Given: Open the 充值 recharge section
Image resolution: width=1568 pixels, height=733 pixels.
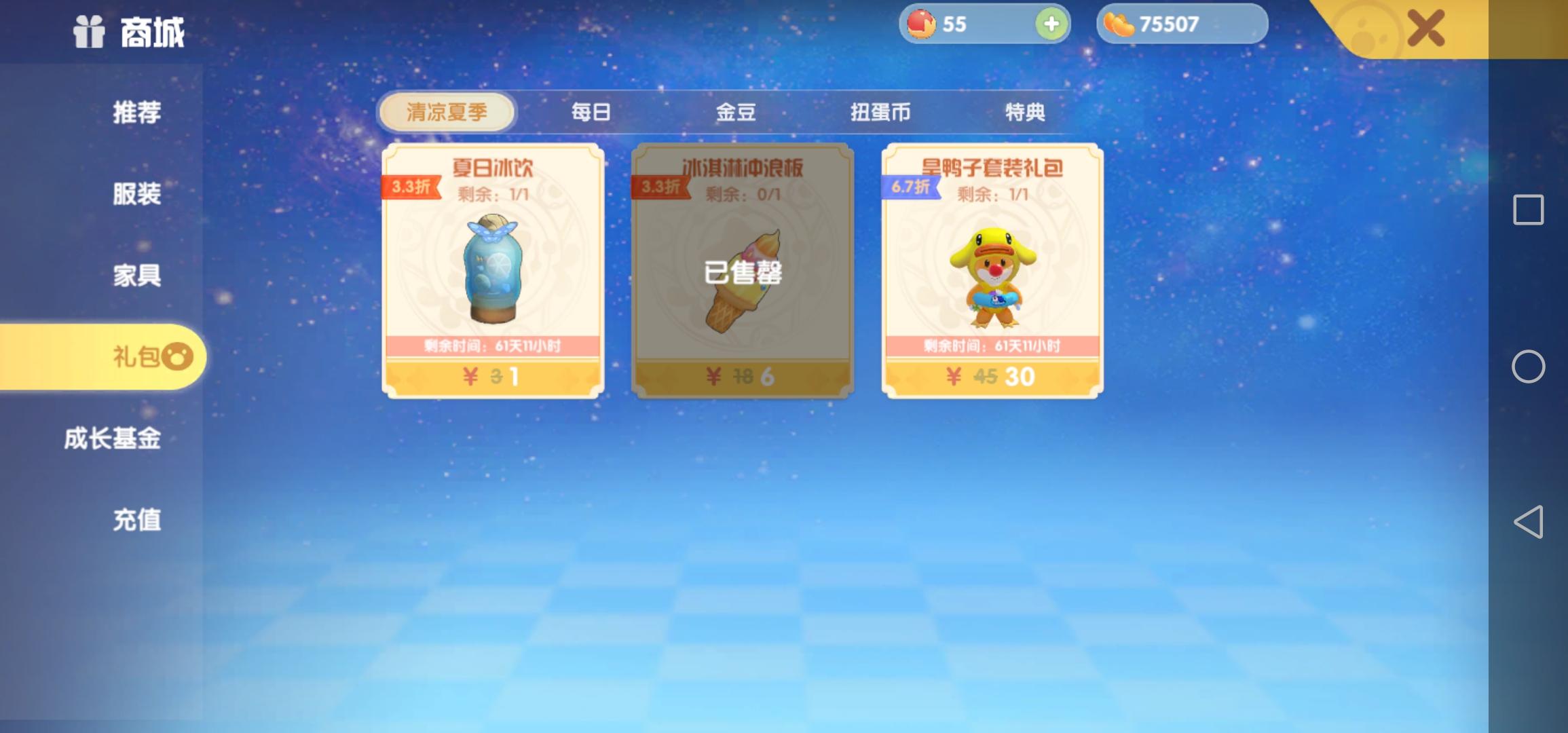Looking at the screenshot, I should (x=138, y=520).
